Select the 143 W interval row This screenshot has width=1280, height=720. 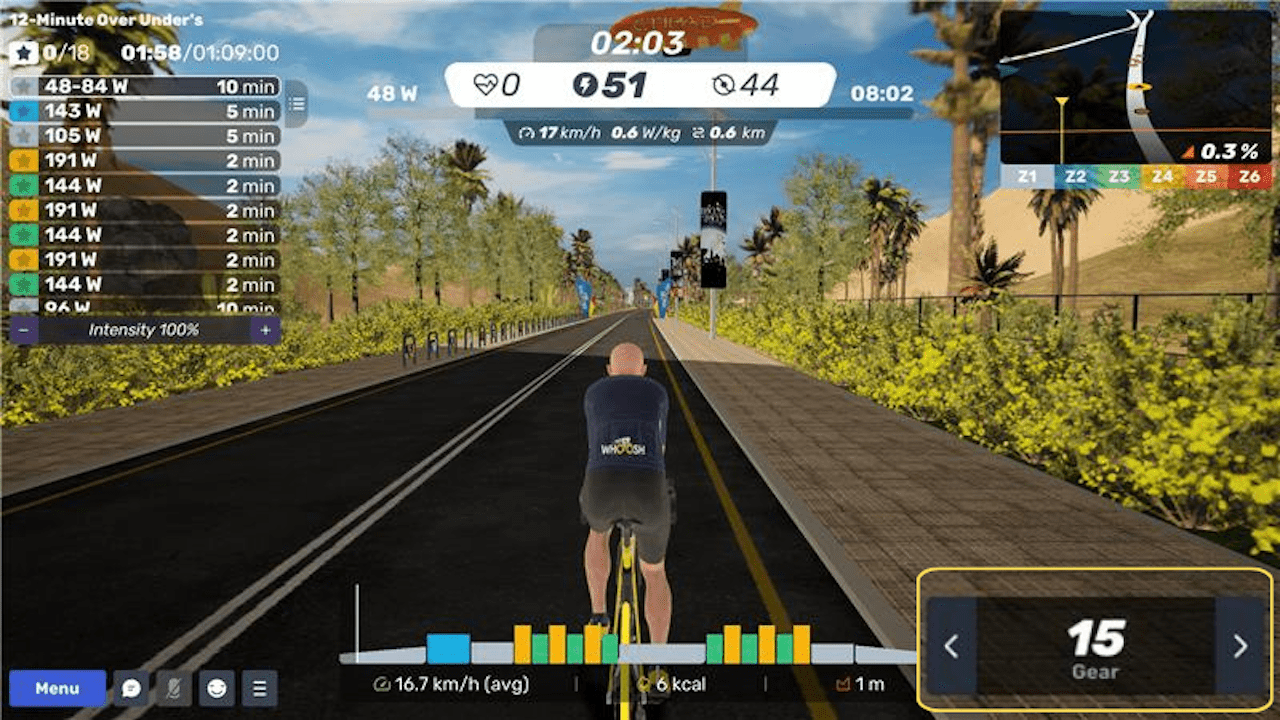(145, 112)
